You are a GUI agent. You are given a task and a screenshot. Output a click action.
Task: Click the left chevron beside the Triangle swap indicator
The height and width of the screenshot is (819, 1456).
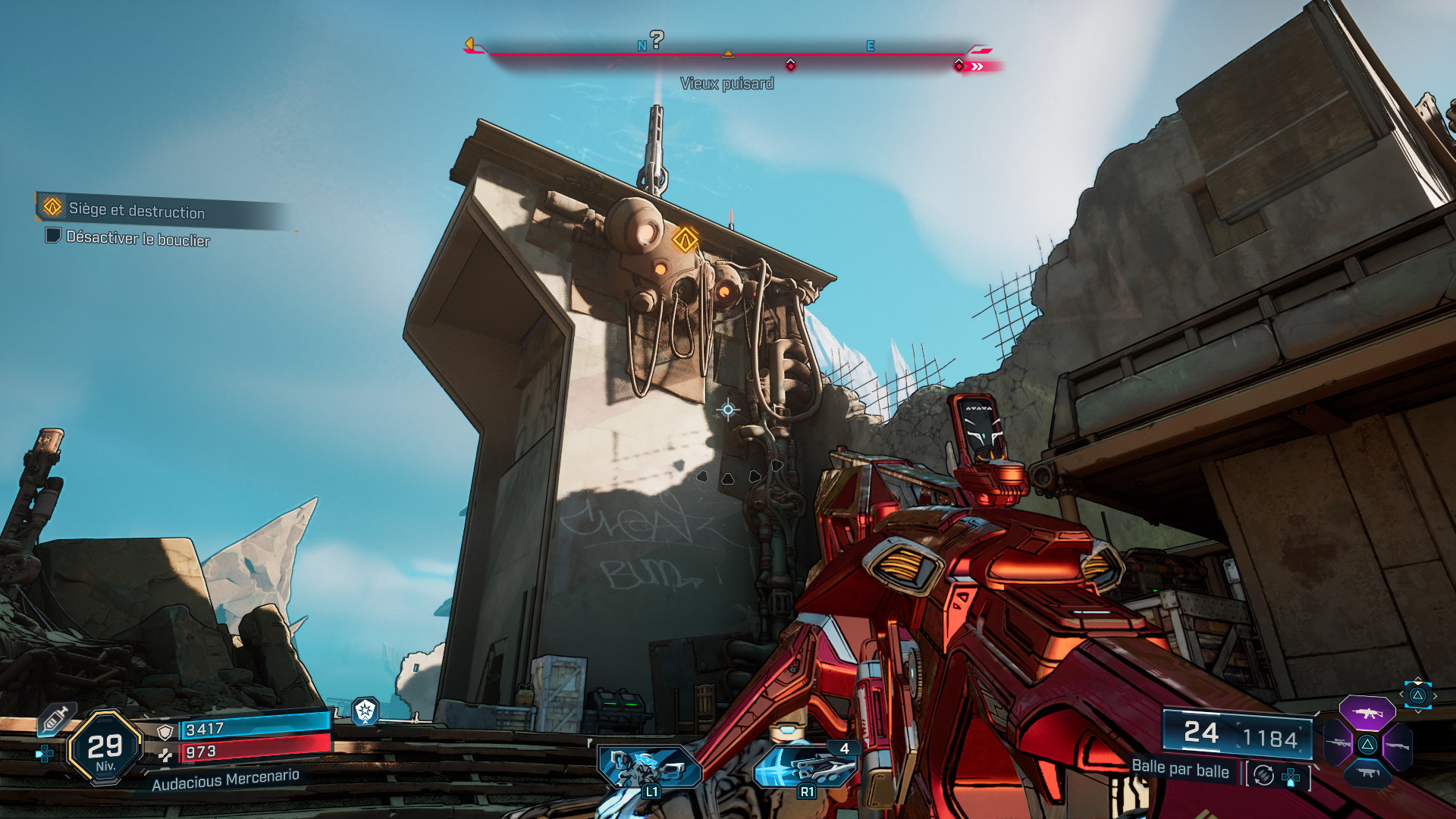pos(1401,694)
